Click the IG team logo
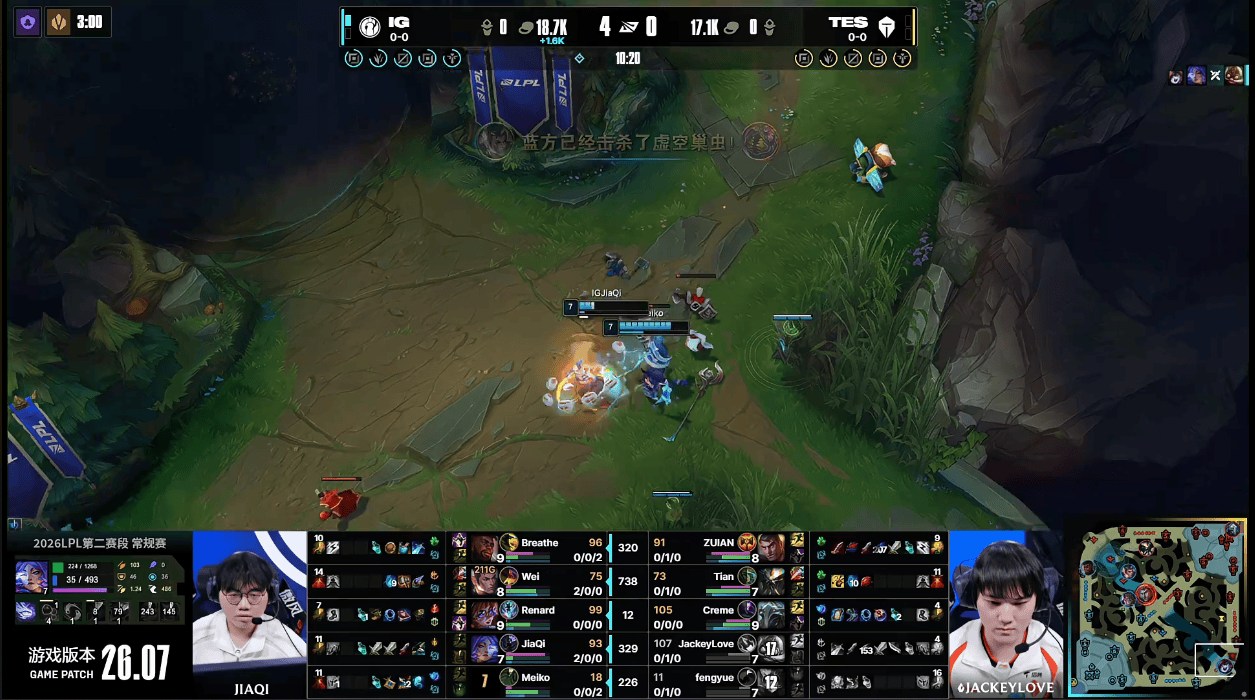 [369, 27]
